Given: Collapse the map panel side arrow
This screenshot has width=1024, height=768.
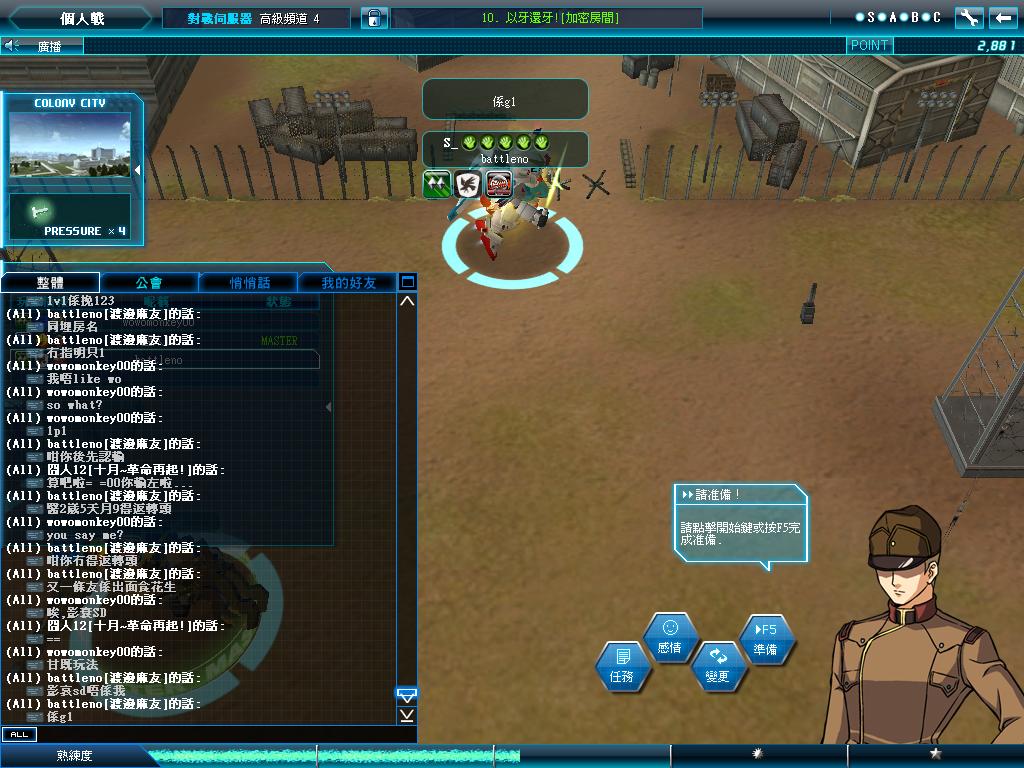Looking at the screenshot, I should point(137,170).
